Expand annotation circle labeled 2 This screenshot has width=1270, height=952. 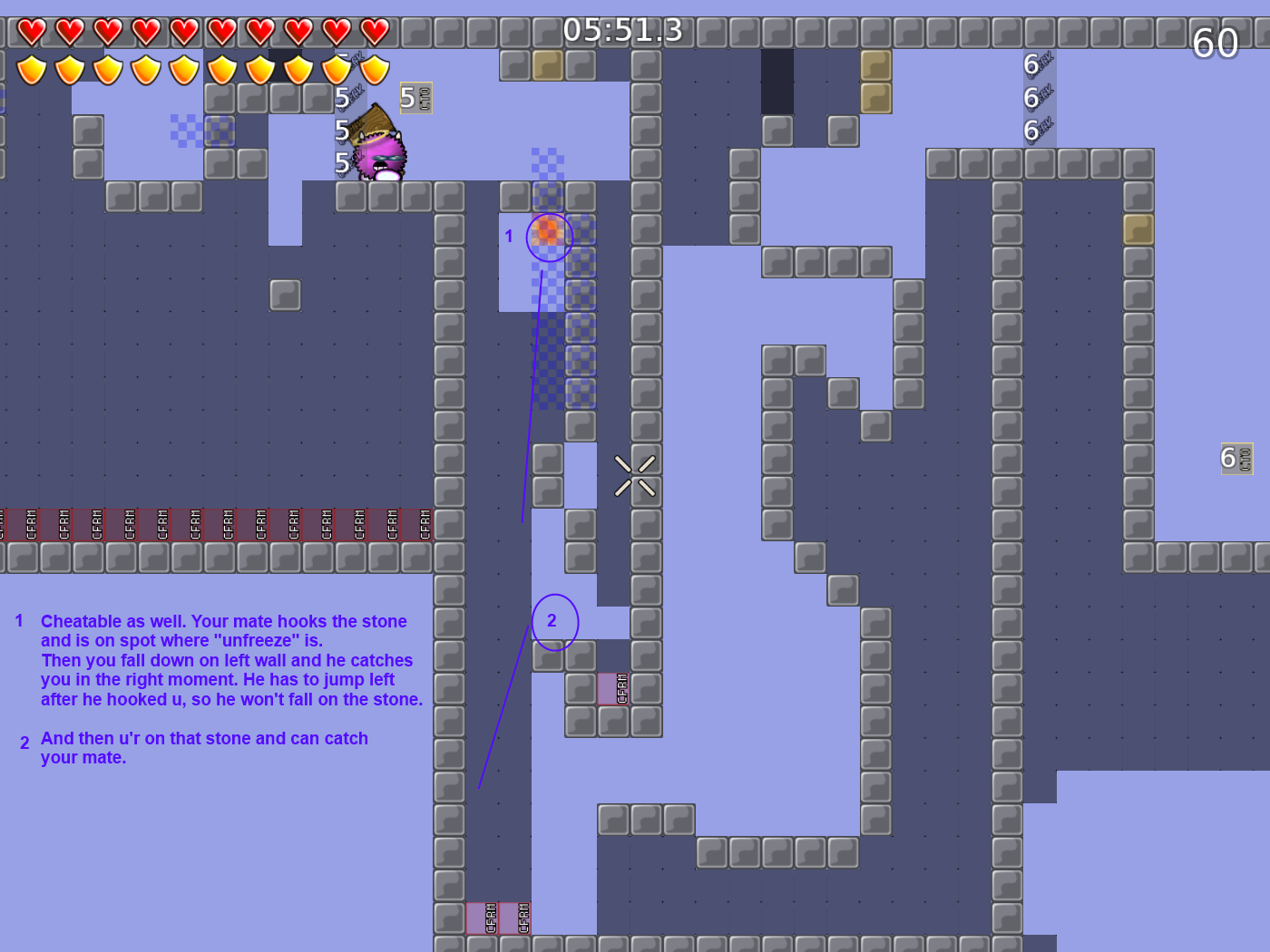[x=554, y=622]
